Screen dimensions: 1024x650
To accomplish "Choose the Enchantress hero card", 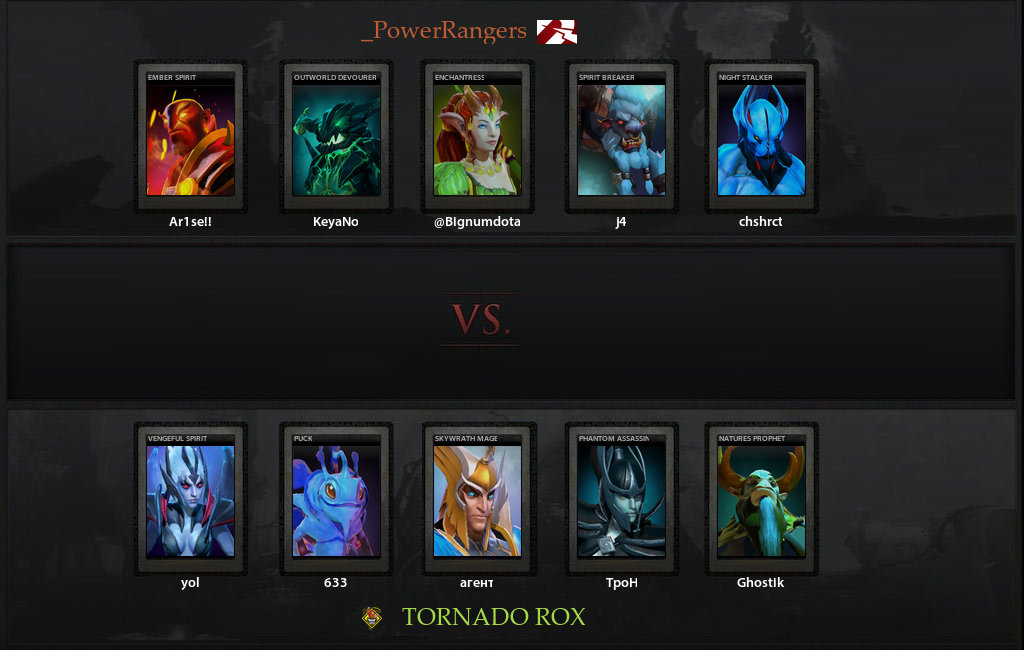I will (477, 138).
